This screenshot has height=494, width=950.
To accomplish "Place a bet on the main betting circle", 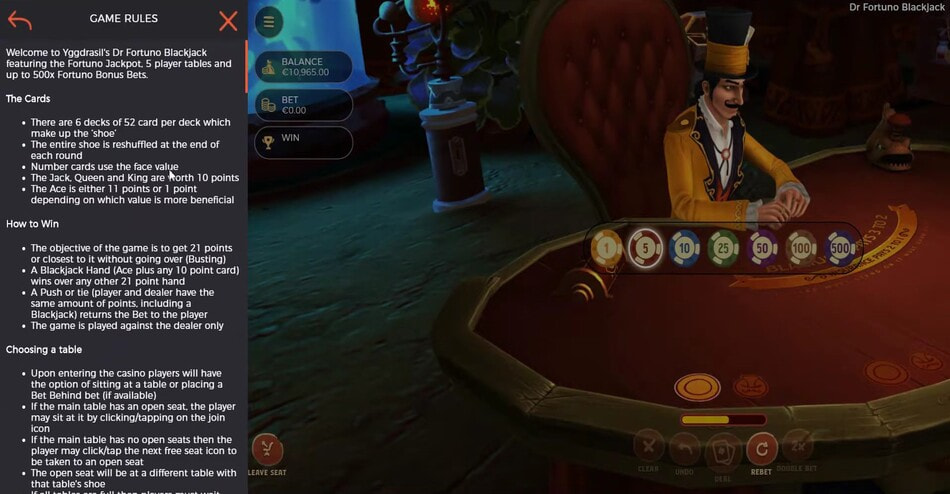I will (697, 386).
